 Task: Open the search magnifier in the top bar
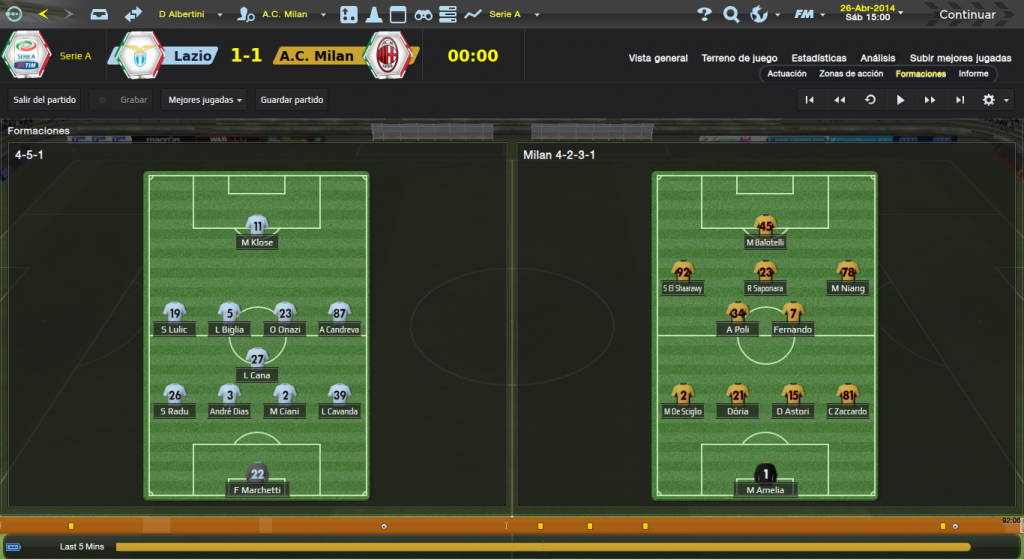click(731, 14)
